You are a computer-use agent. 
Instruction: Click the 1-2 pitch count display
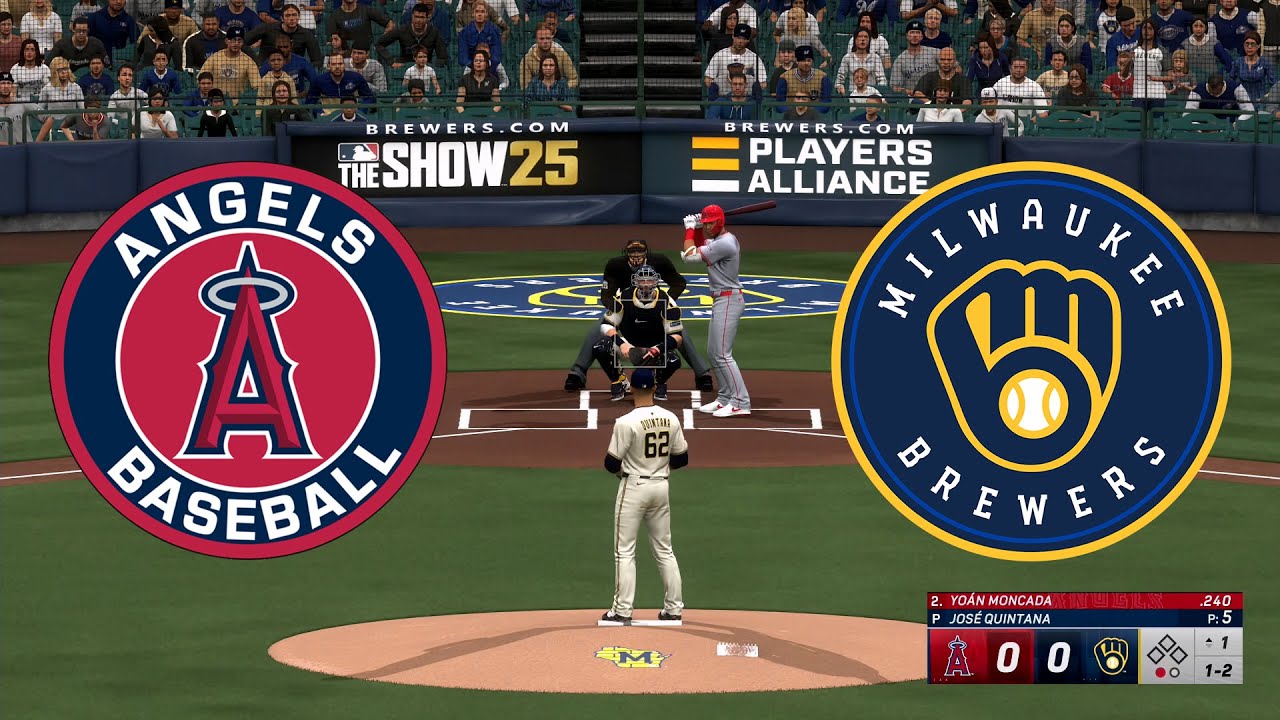(1218, 668)
